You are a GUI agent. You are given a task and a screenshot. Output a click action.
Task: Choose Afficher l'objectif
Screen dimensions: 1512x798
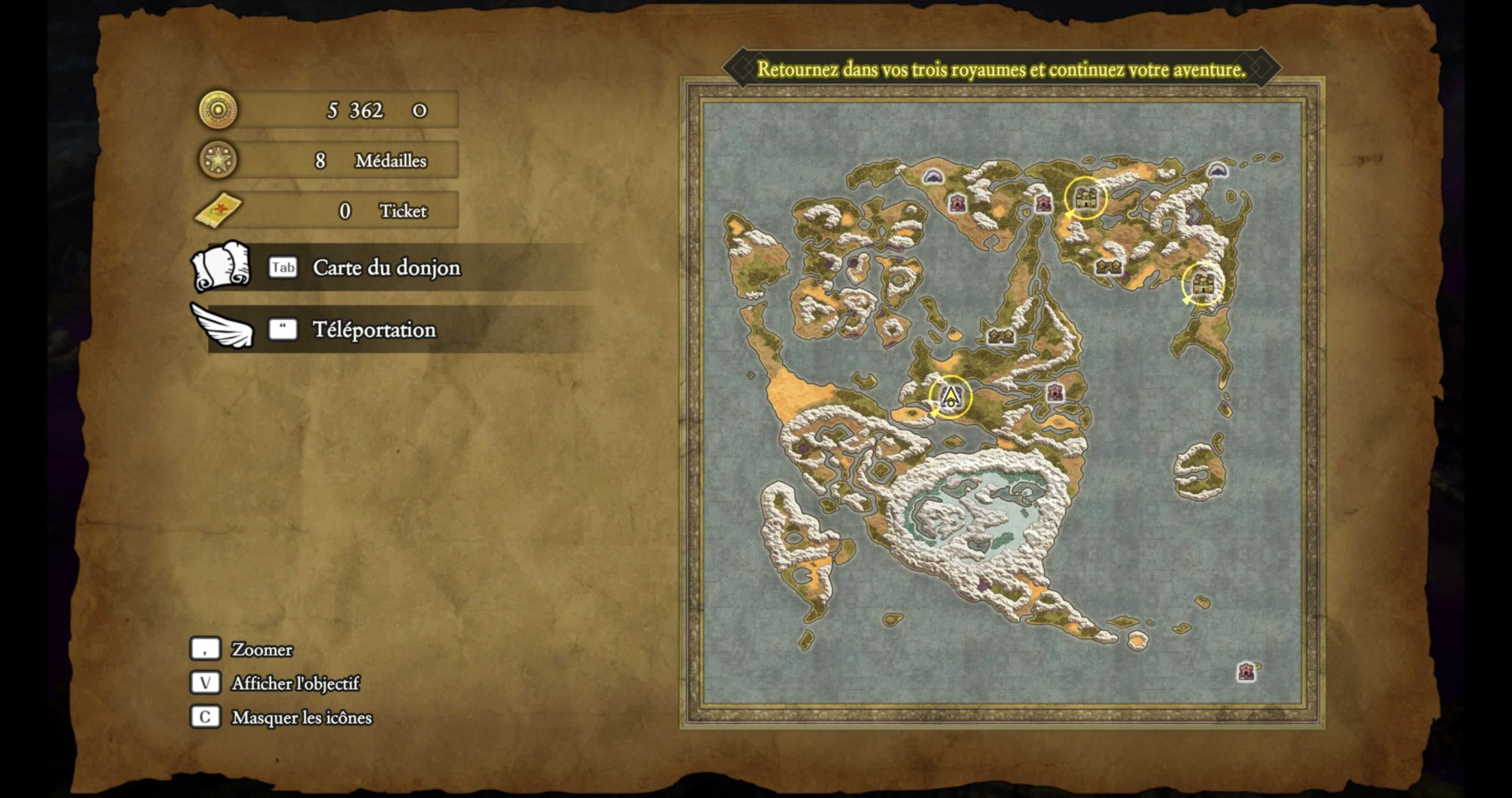coord(295,684)
